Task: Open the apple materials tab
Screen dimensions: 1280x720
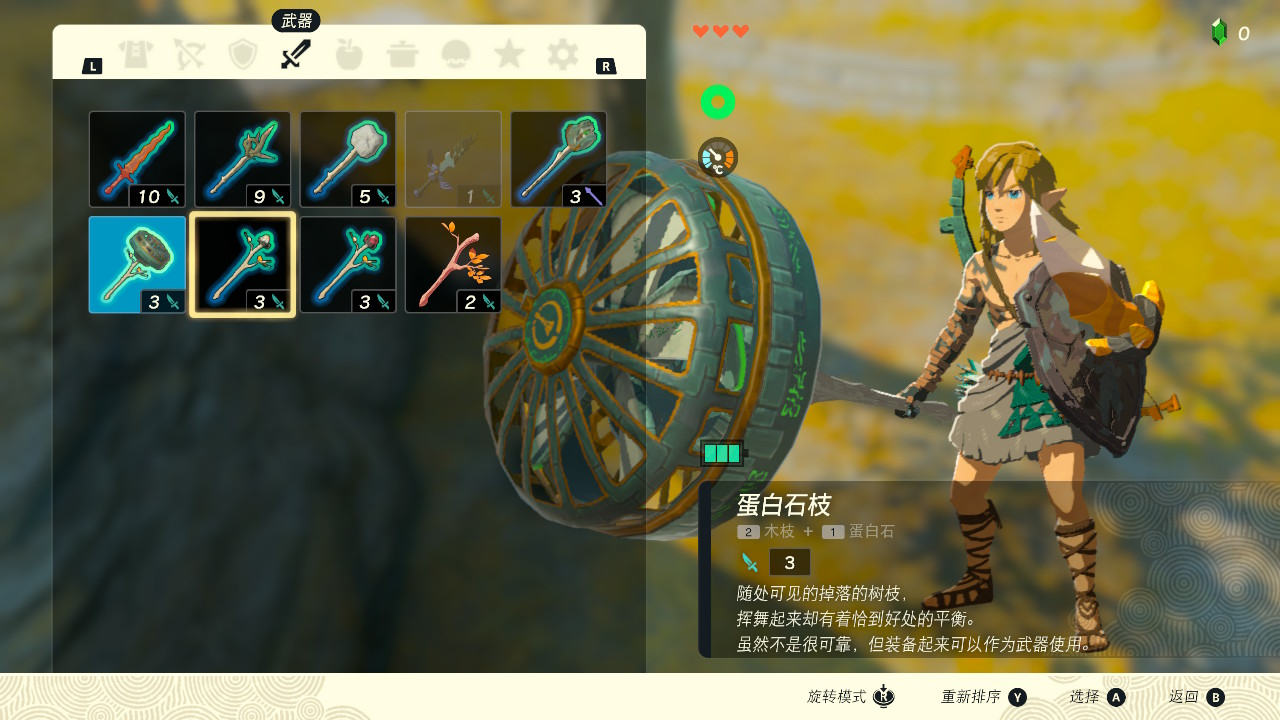Action: pos(349,54)
